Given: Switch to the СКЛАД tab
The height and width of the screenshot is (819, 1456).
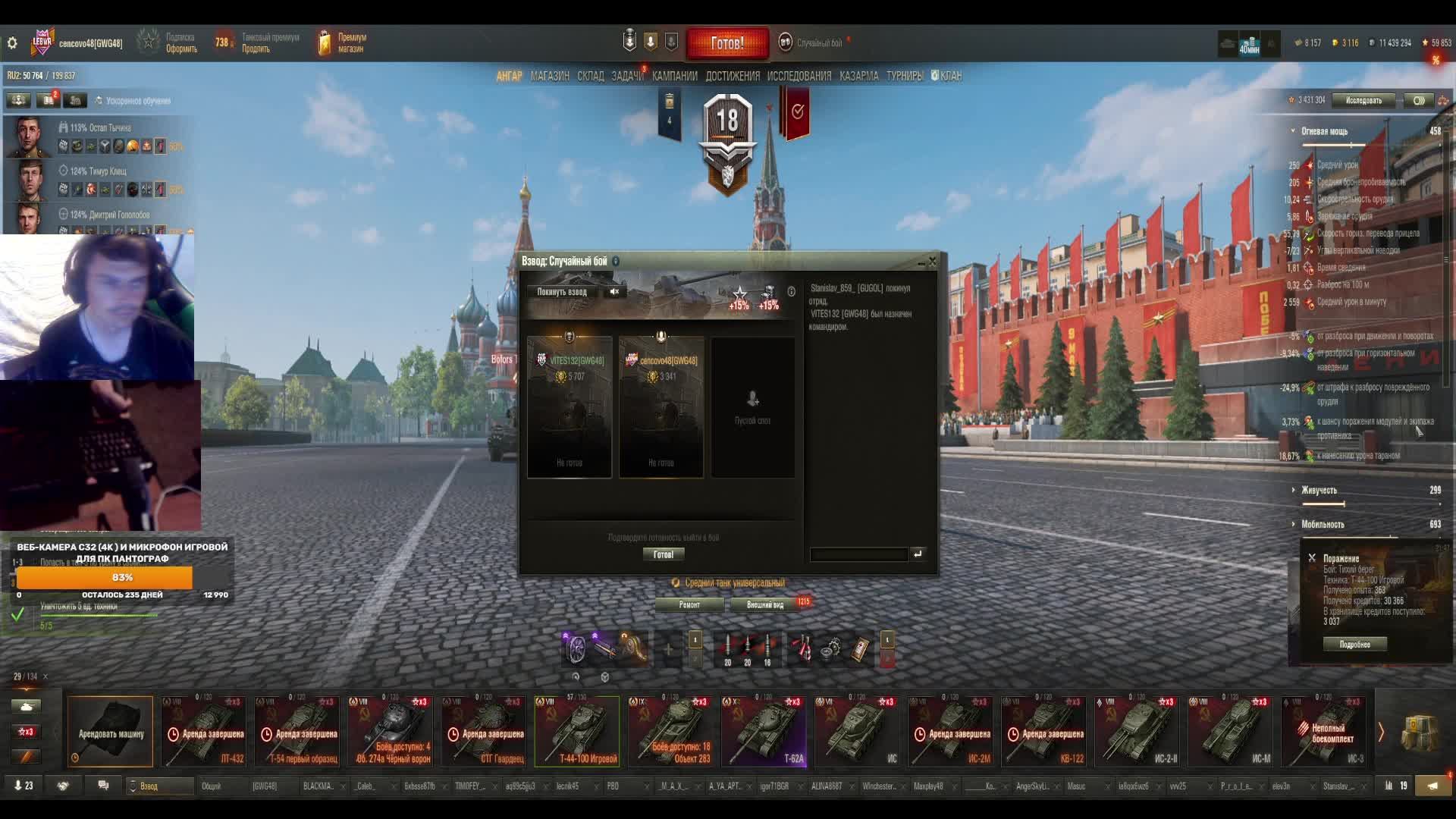Looking at the screenshot, I should pyautogui.click(x=590, y=76).
